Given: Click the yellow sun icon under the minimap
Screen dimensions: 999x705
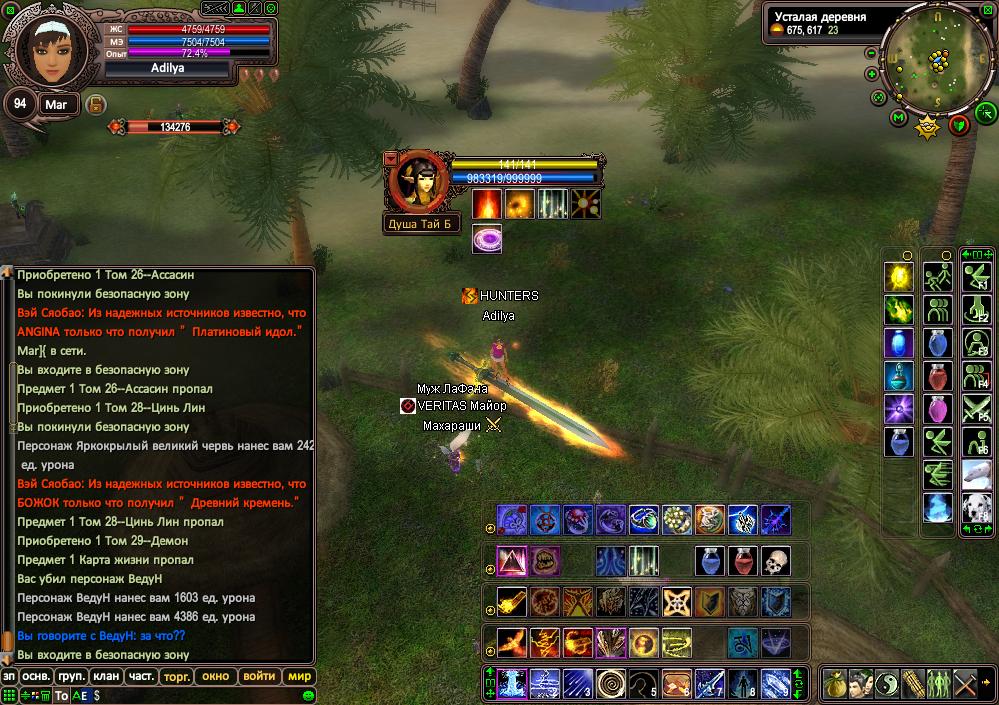Looking at the screenshot, I should pos(928,127).
